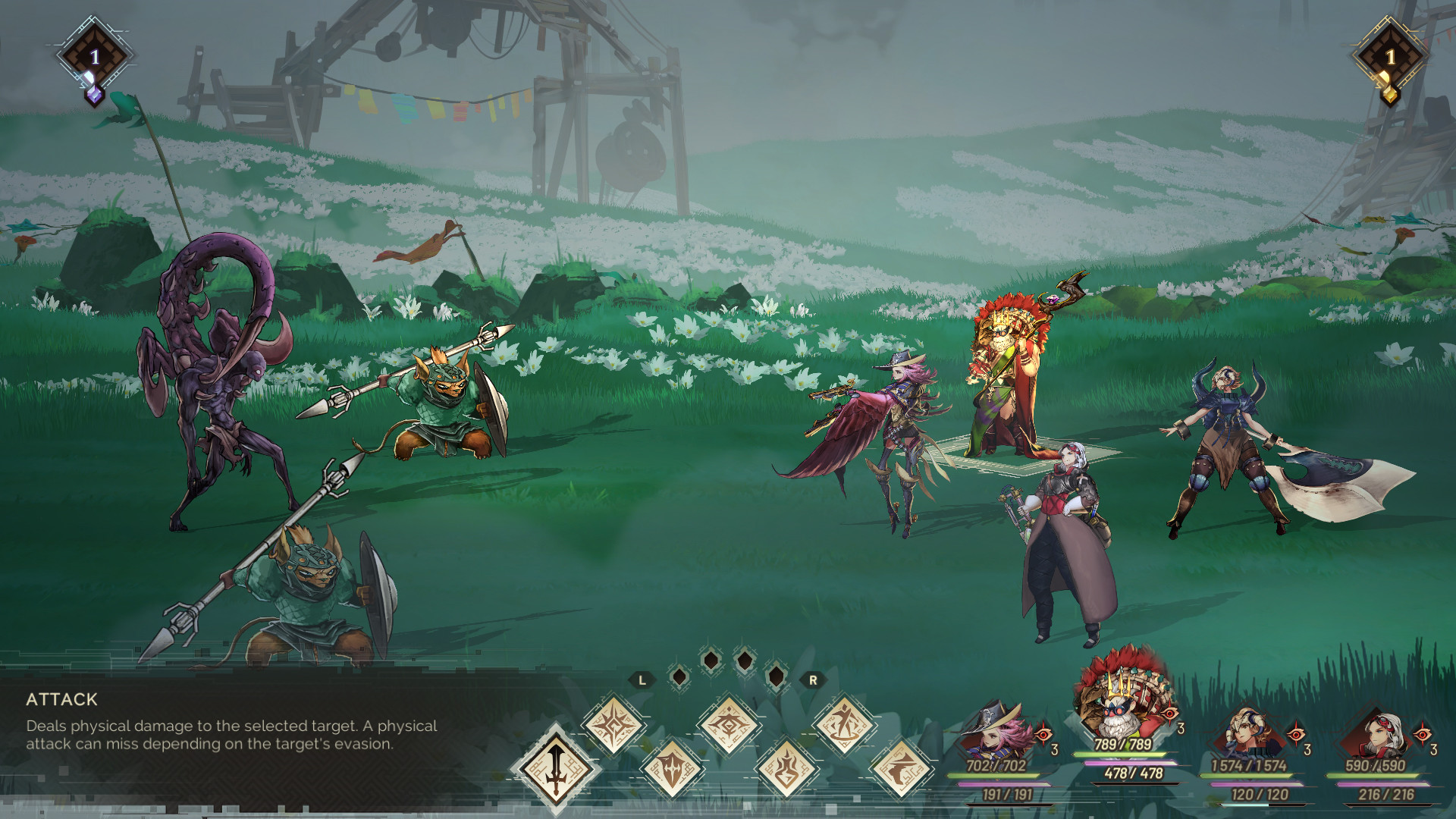Click the L shoulder indicator to cycle skill pages
The image size is (1456, 819).
pyautogui.click(x=642, y=679)
